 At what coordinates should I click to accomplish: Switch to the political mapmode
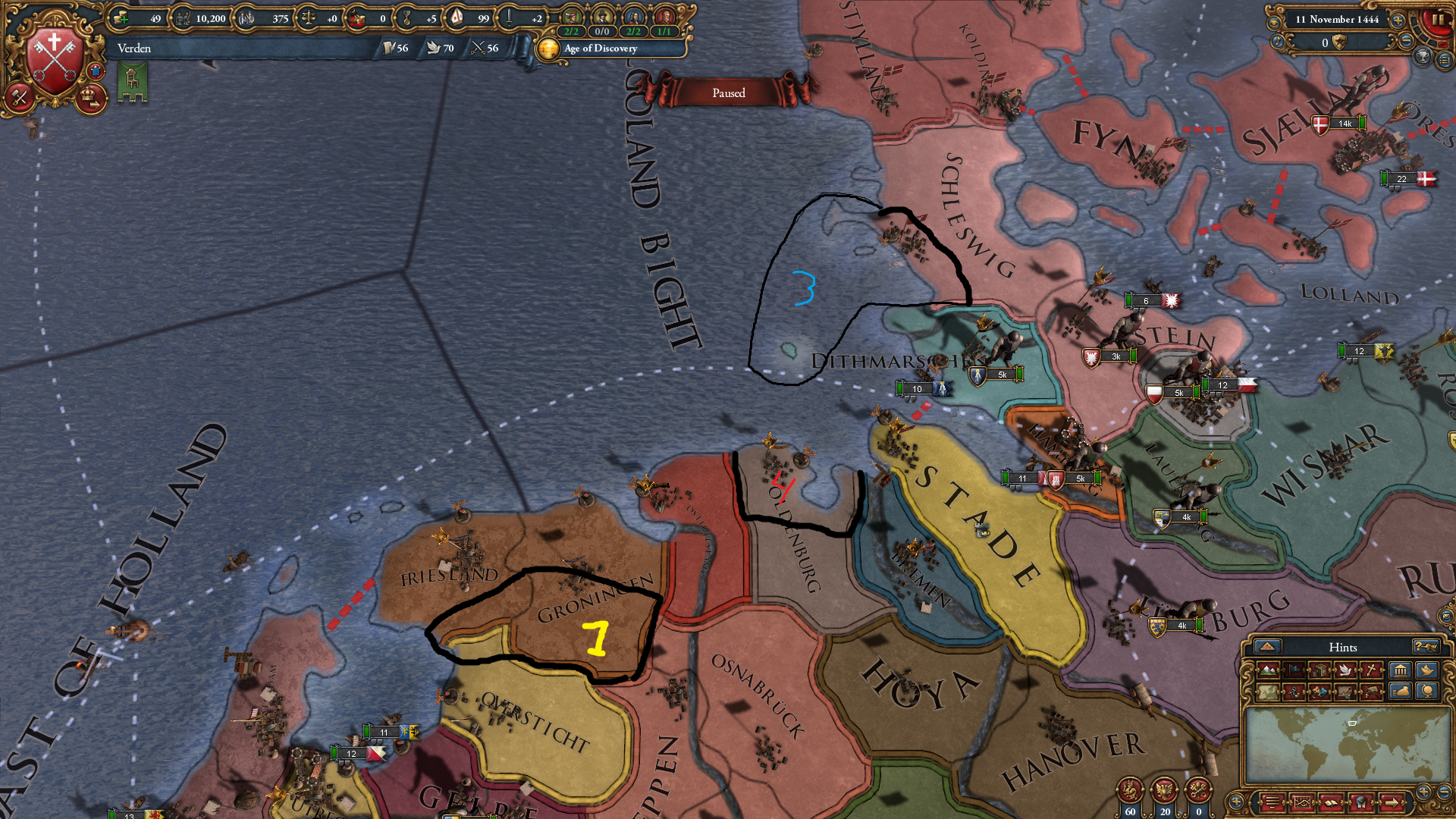(1294, 670)
